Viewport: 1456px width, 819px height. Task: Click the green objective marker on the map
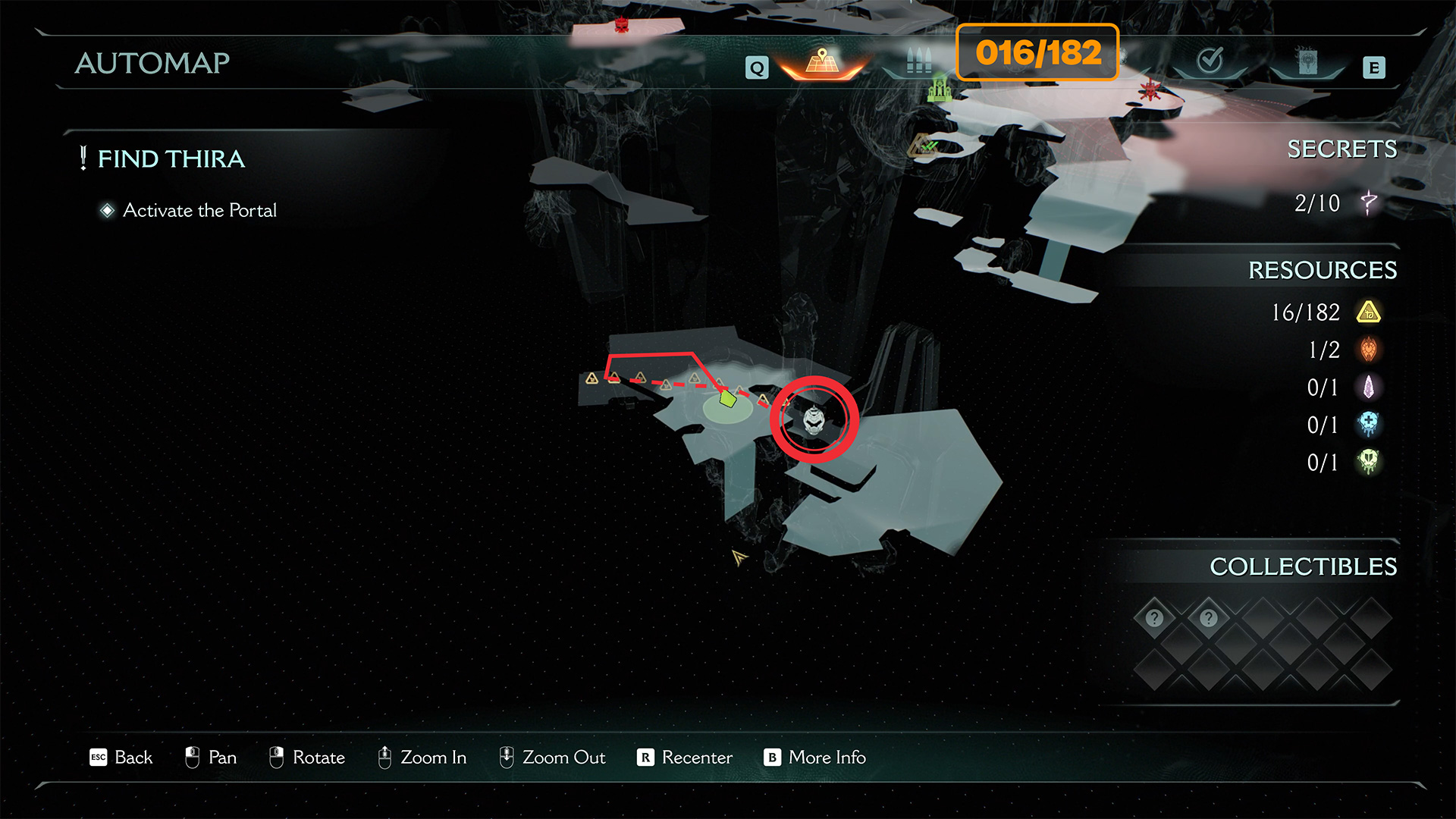point(727,399)
